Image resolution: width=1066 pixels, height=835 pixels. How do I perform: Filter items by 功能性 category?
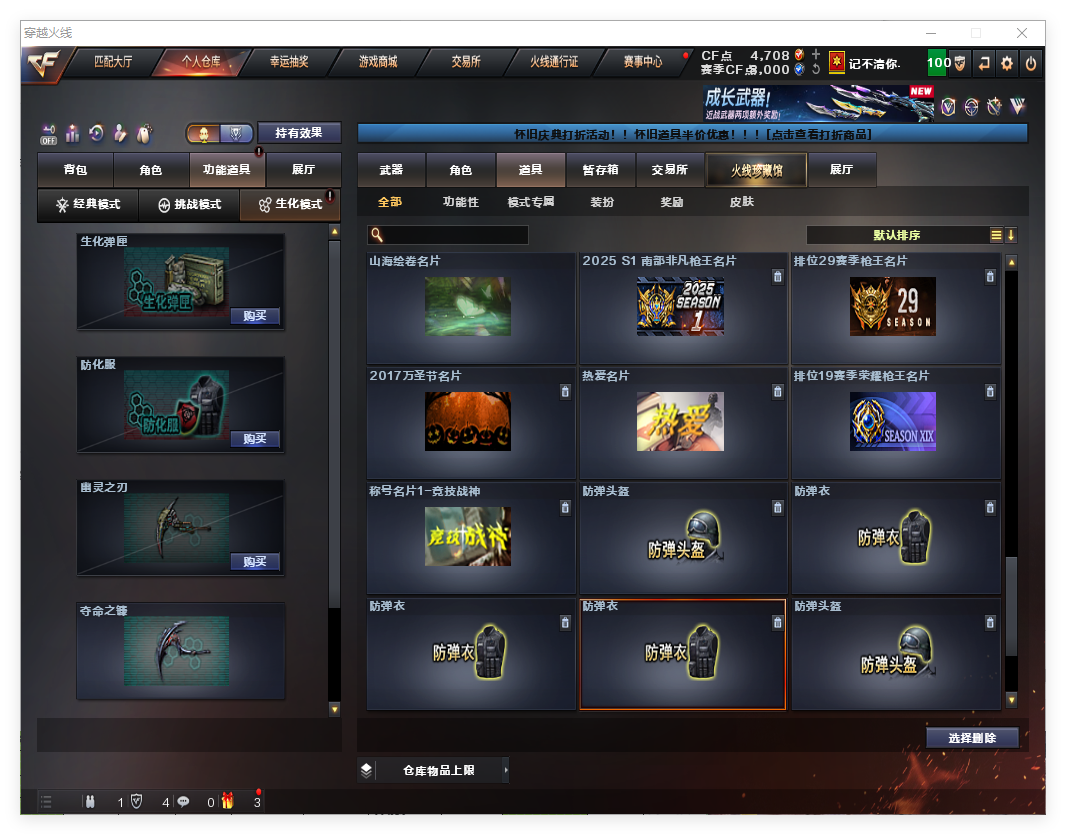pos(460,202)
